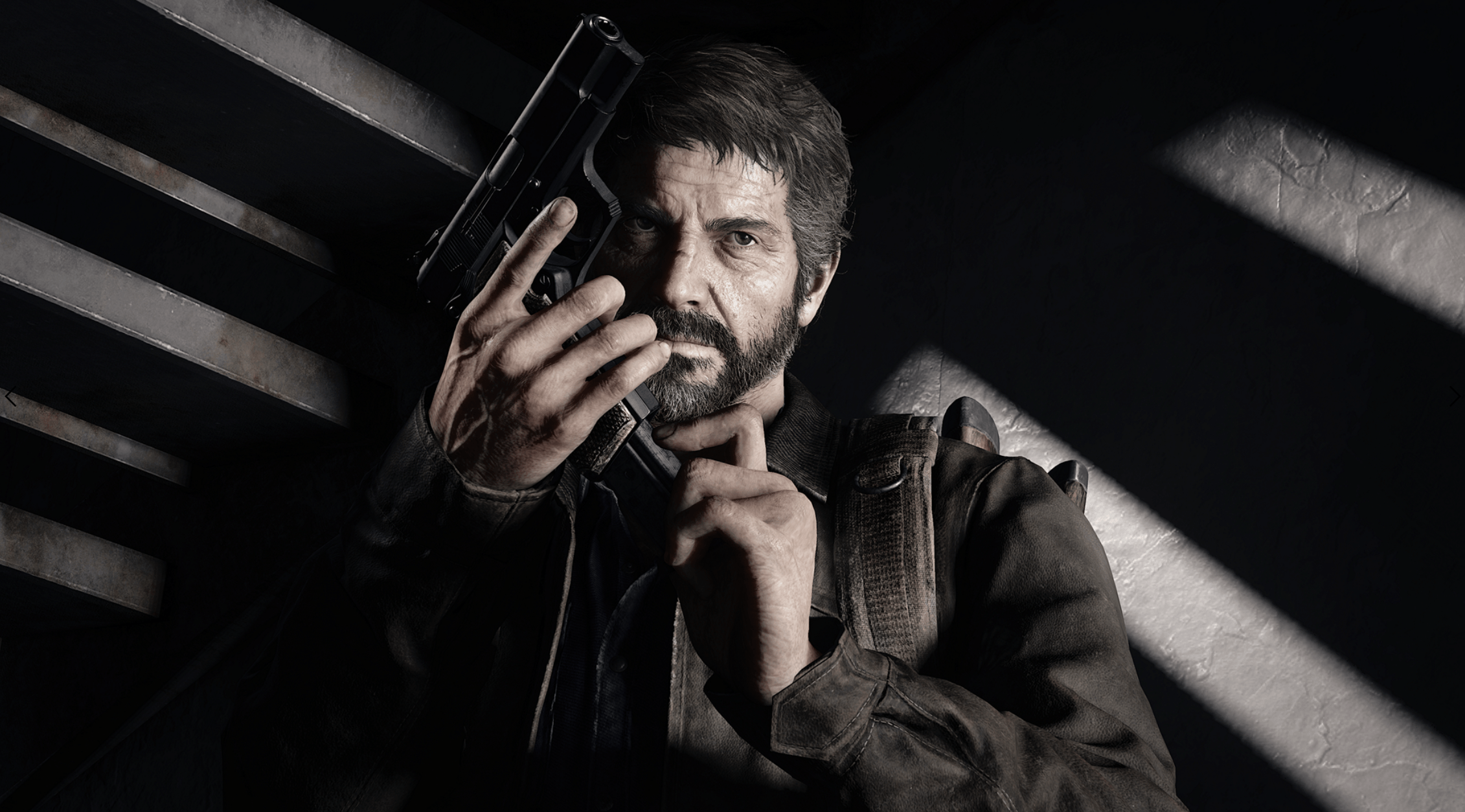The height and width of the screenshot is (812, 1465).
Task: Advance to the next gallery image arrow
Action: click(x=1456, y=397)
